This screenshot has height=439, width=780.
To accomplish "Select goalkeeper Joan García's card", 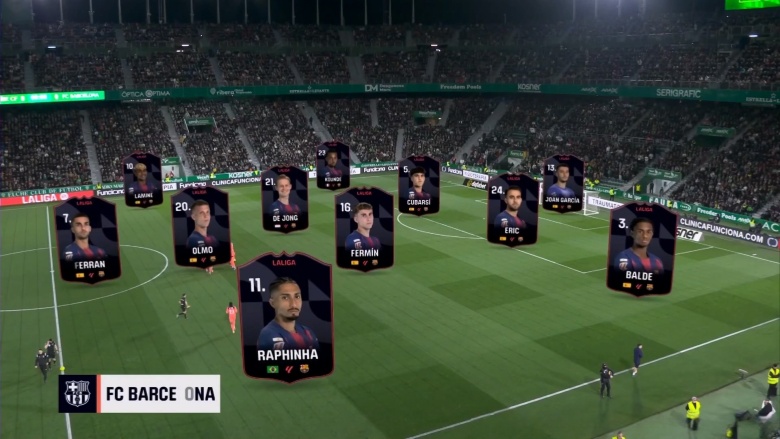I will [563, 183].
